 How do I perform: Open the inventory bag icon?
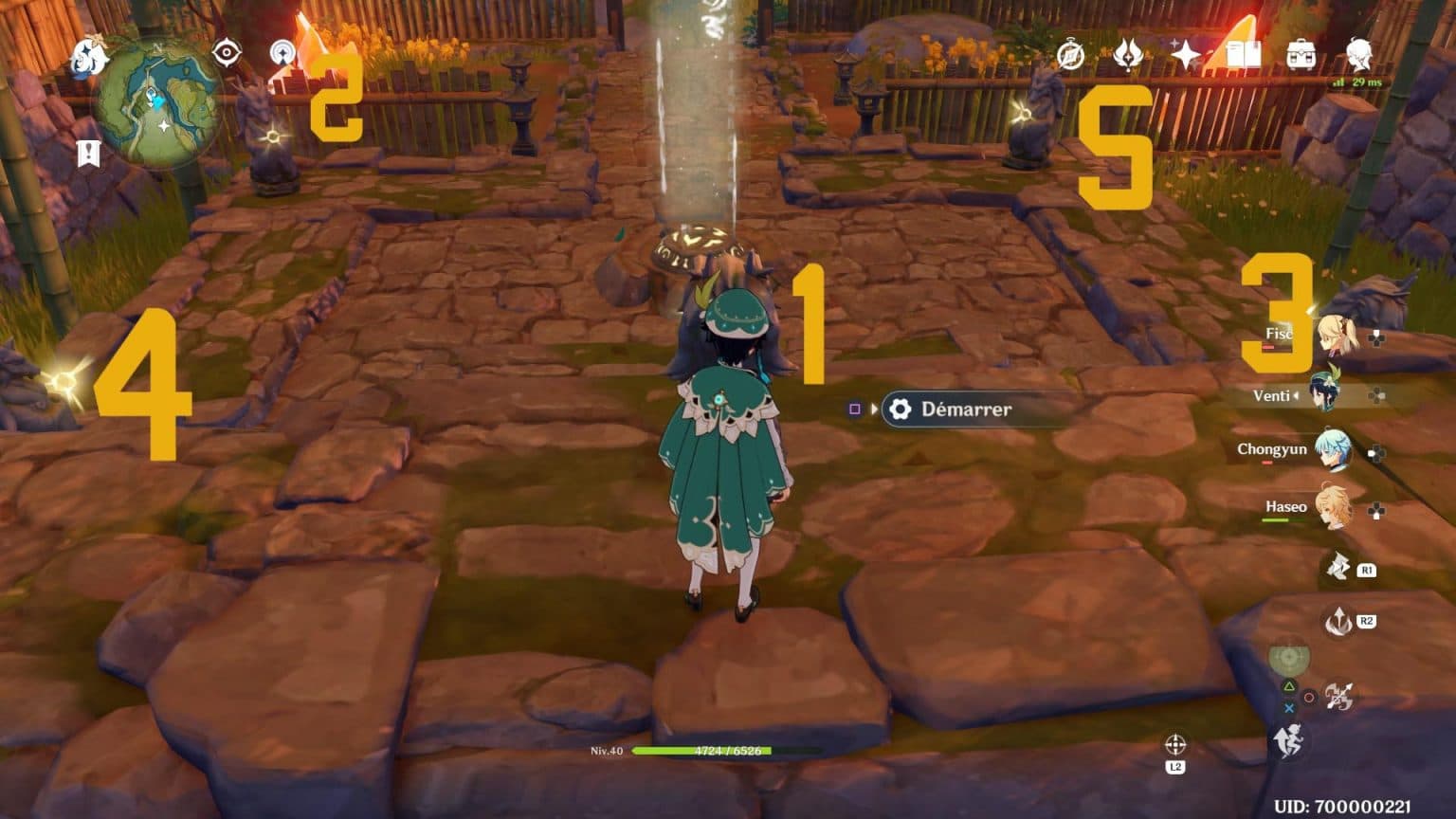pyautogui.click(x=1301, y=54)
